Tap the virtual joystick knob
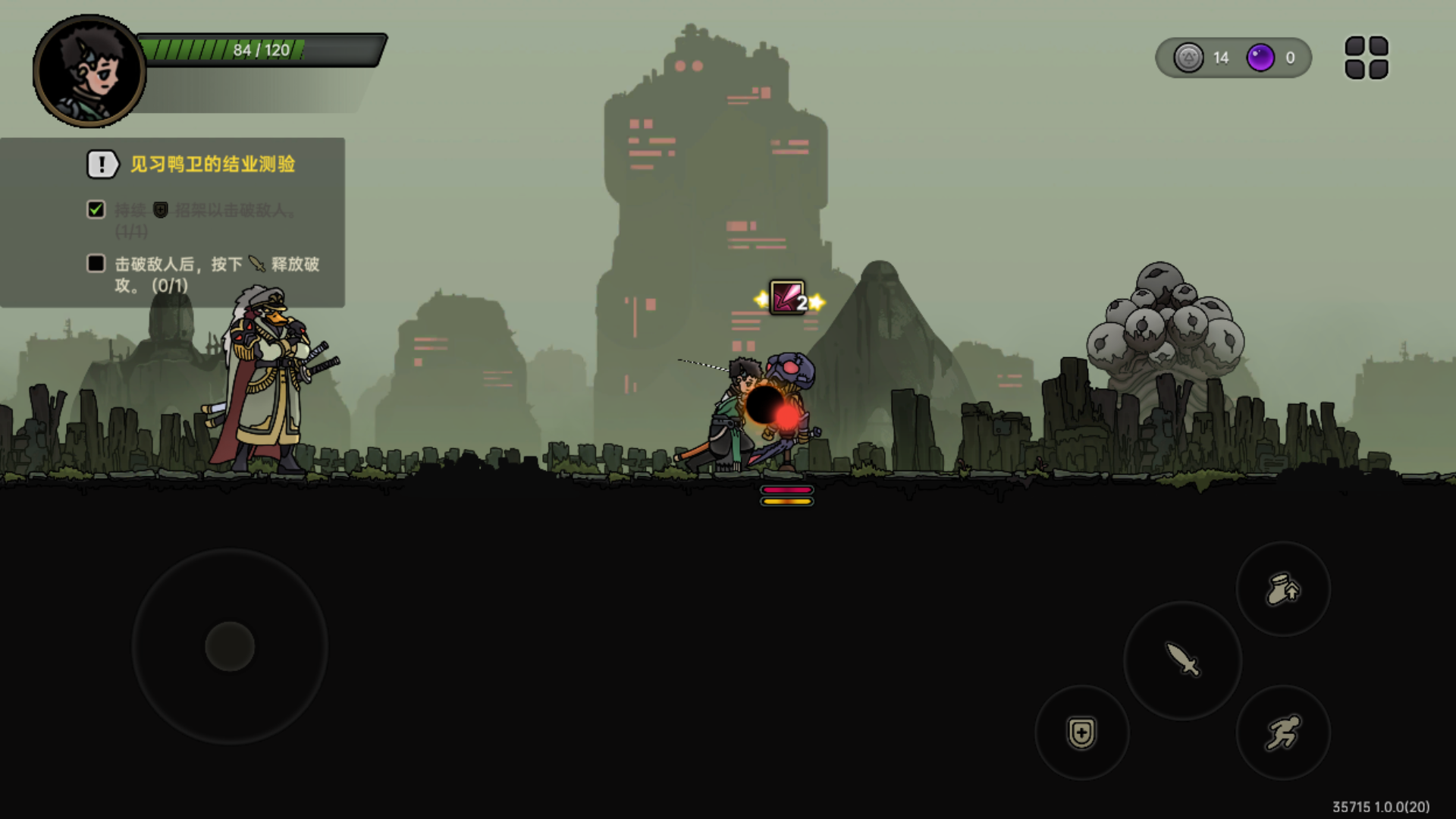1456x819 pixels. pos(230,646)
